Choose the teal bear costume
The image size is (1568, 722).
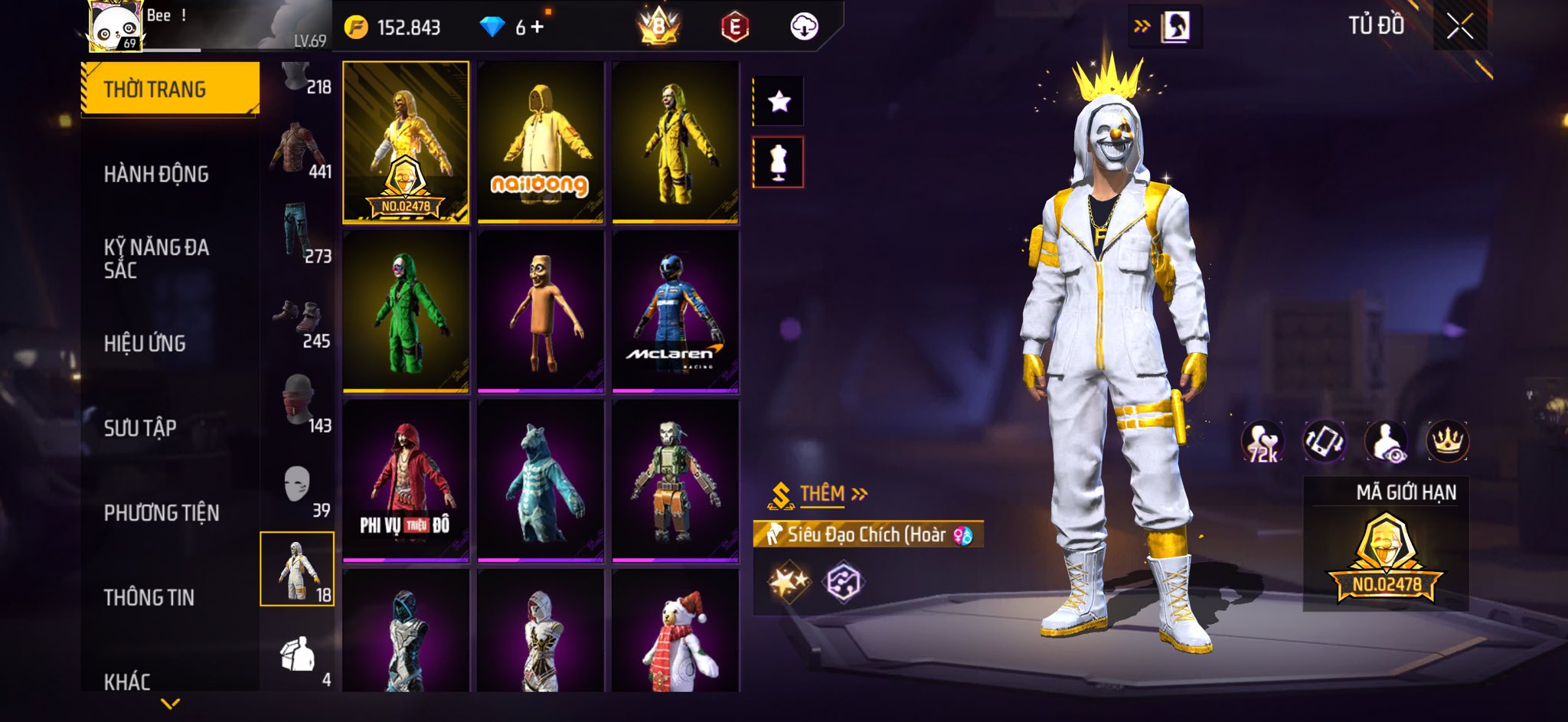[x=541, y=481]
